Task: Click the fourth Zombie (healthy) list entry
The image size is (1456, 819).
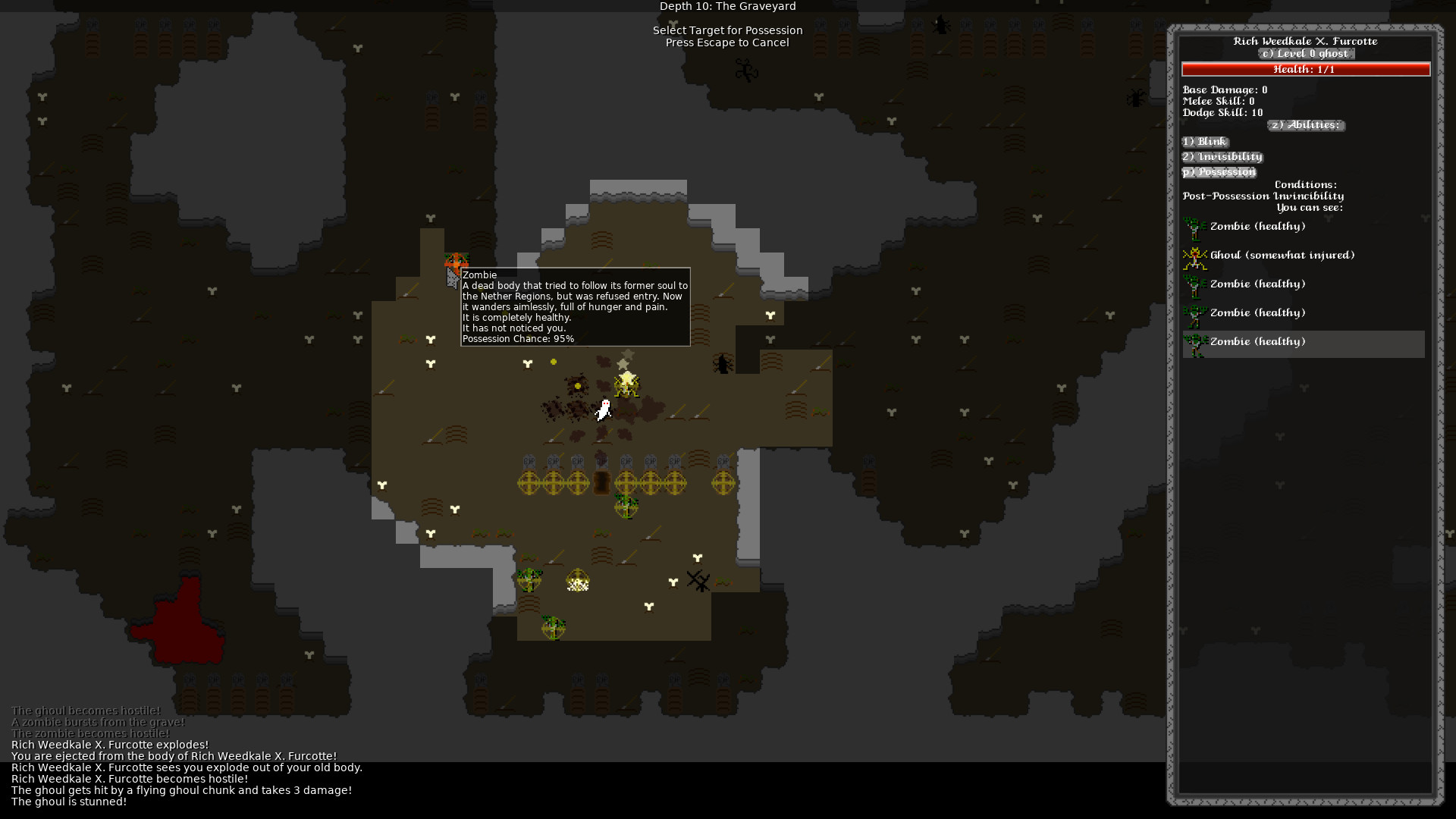Action: 1257,312
